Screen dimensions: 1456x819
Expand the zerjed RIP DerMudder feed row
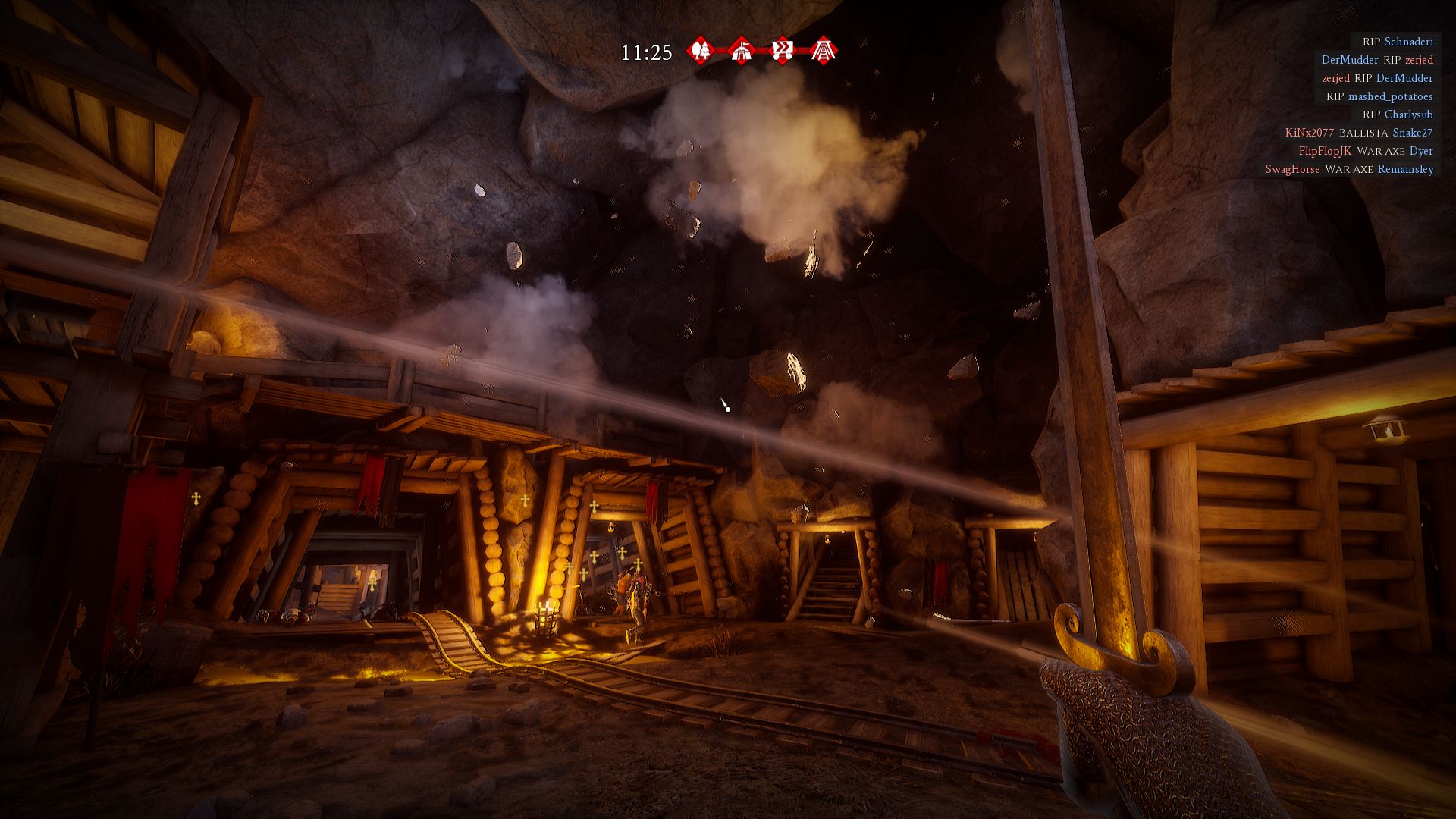click(1376, 78)
